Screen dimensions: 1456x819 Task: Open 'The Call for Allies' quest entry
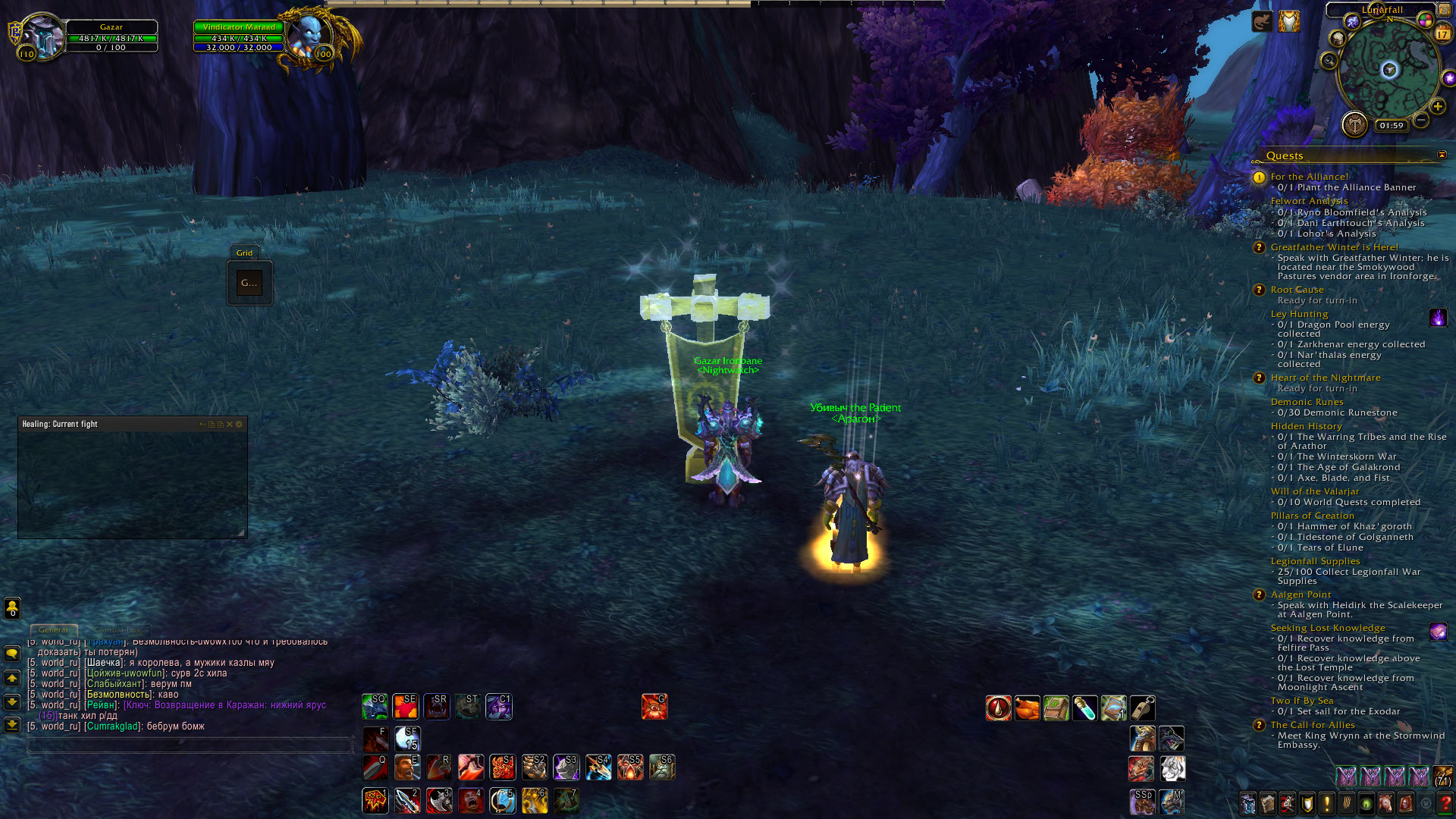[x=1312, y=725]
